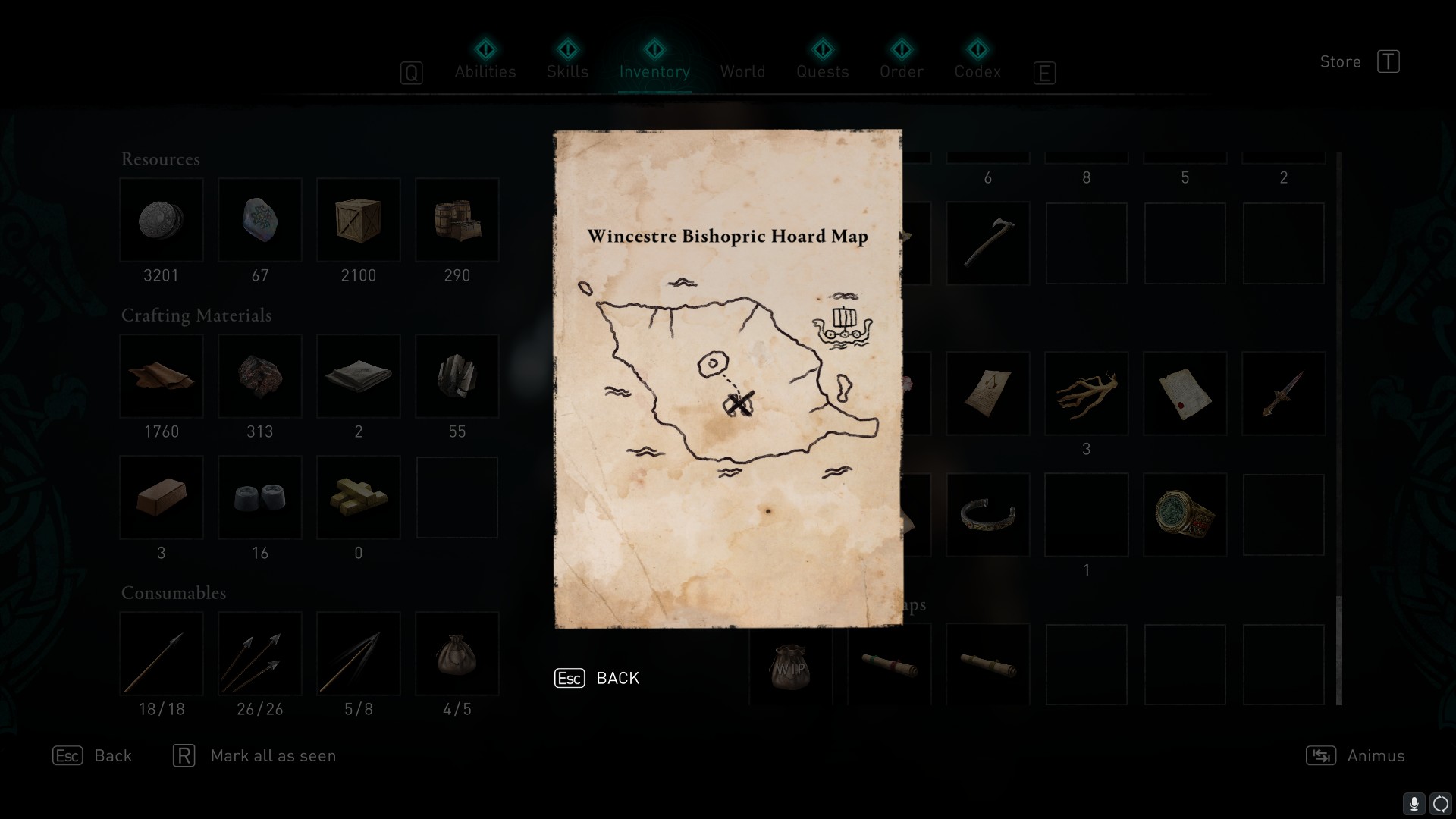The height and width of the screenshot is (819, 1456).
Task: Select the gold signet ring item
Action: pos(1185,515)
